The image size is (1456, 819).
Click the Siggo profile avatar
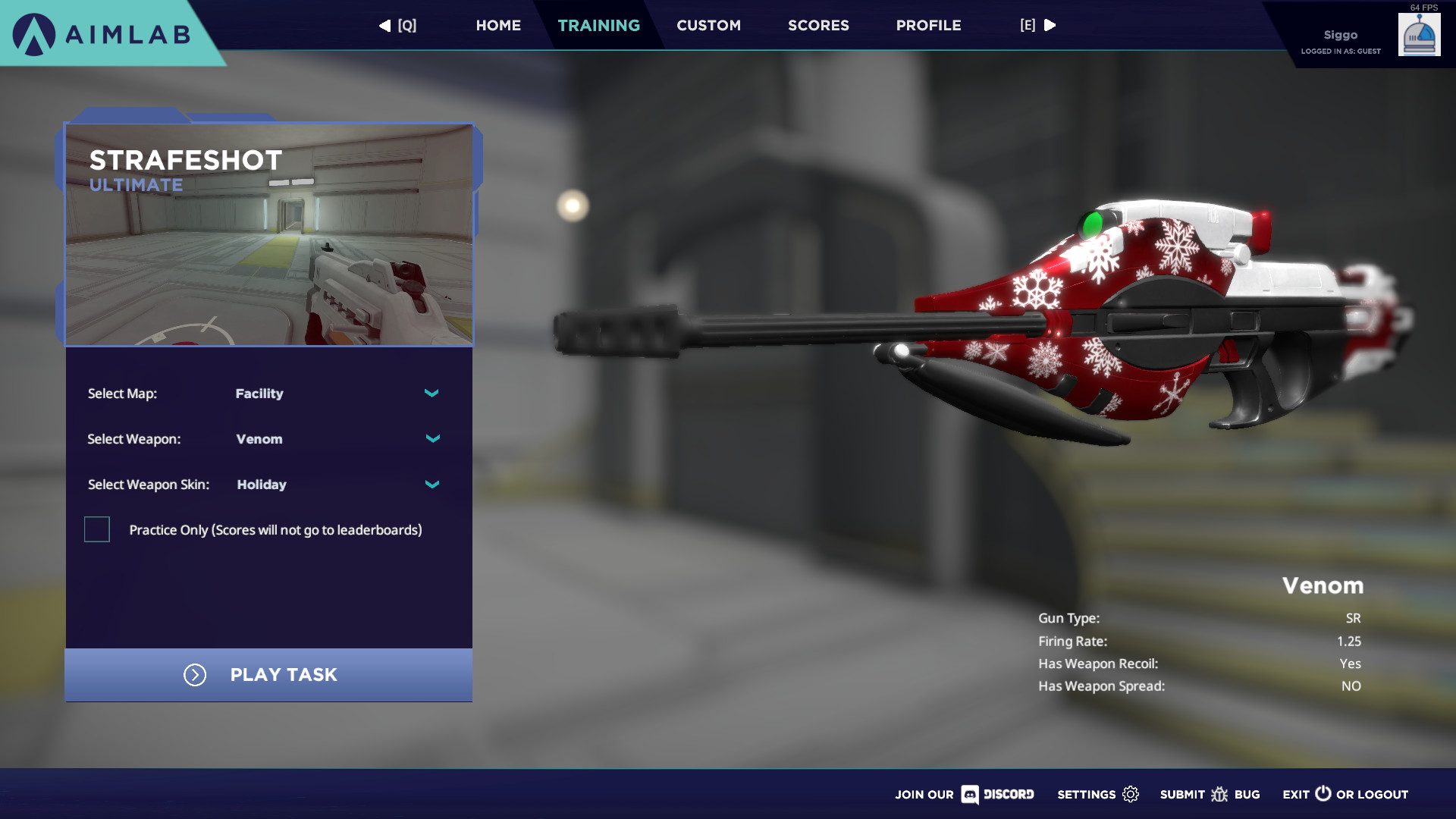(x=1419, y=34)
